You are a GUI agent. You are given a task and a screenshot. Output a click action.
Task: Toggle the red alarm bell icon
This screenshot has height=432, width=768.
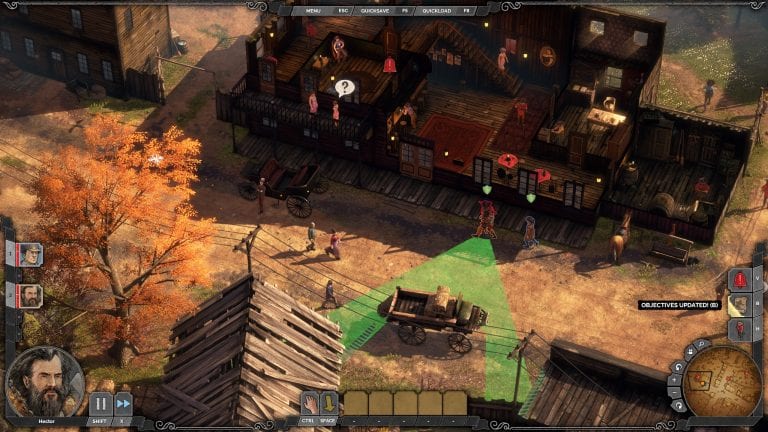pos(740,280)
